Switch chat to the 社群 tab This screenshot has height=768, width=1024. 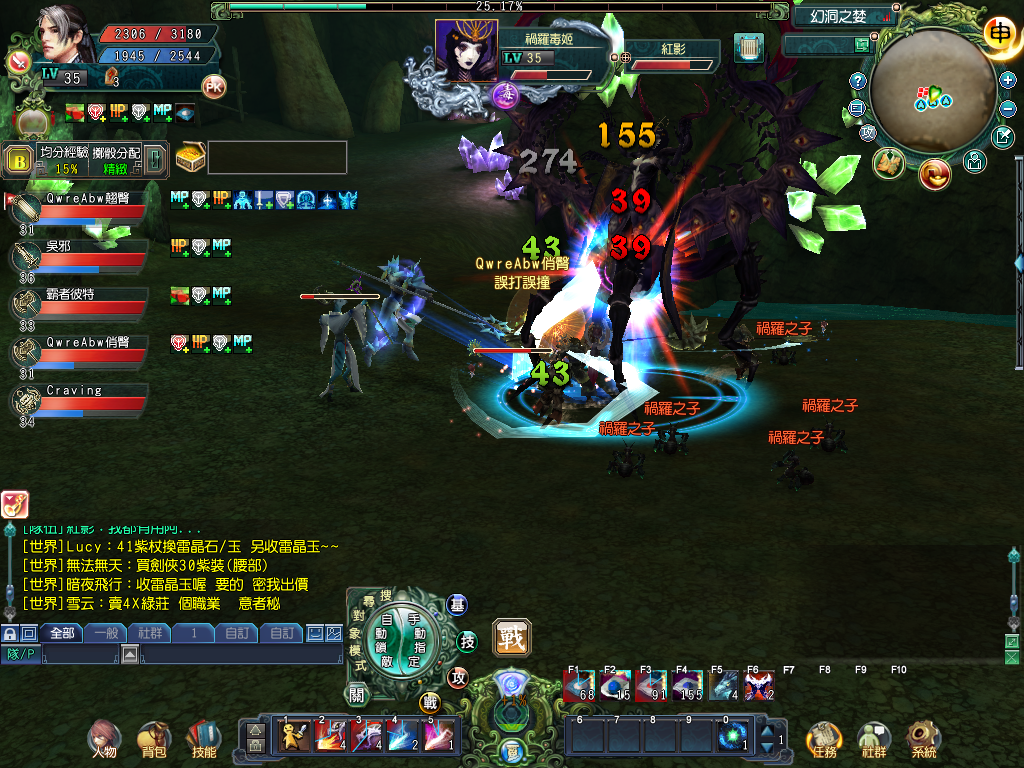click(149, 633)
